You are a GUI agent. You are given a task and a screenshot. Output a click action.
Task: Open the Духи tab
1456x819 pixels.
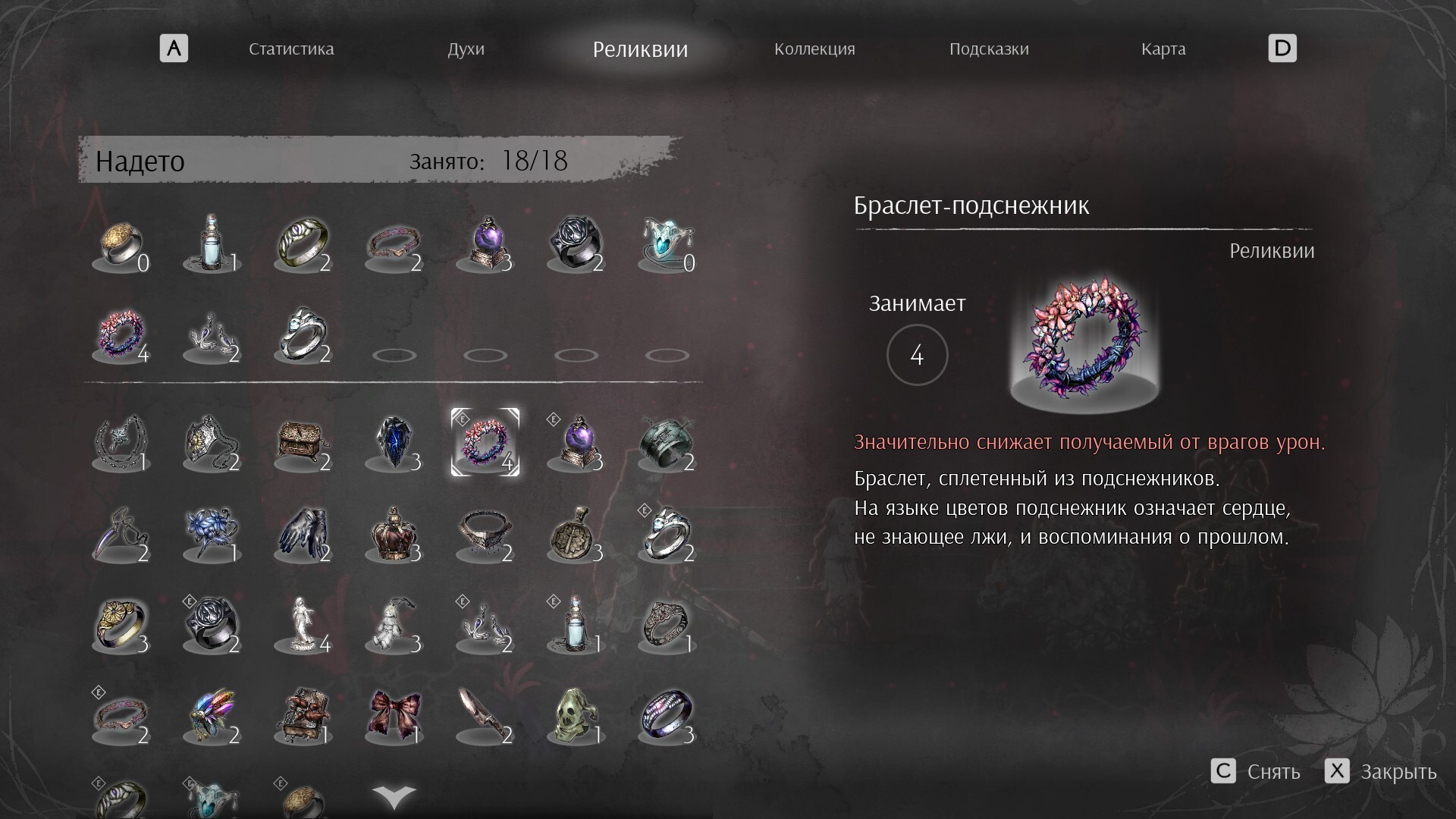coord(466,49)
